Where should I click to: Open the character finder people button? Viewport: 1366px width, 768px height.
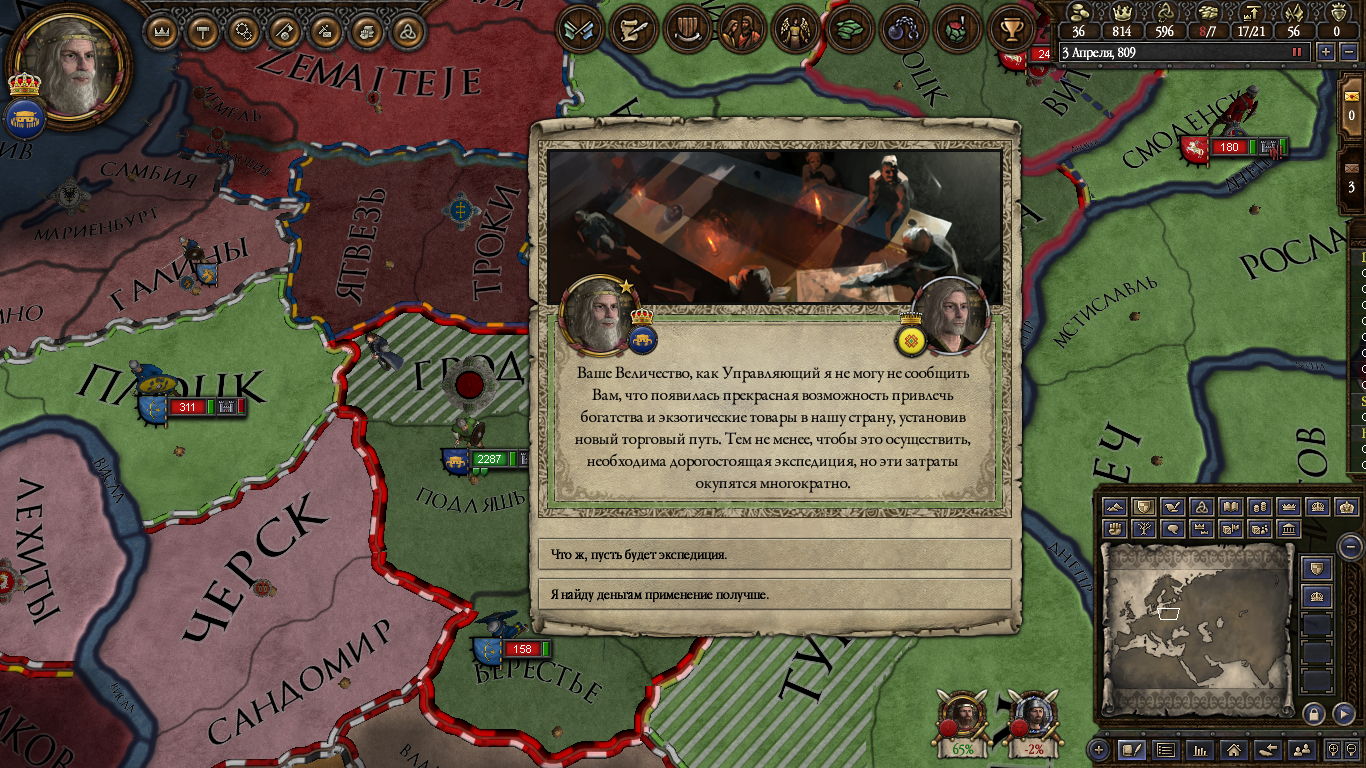coord(1301,749)
